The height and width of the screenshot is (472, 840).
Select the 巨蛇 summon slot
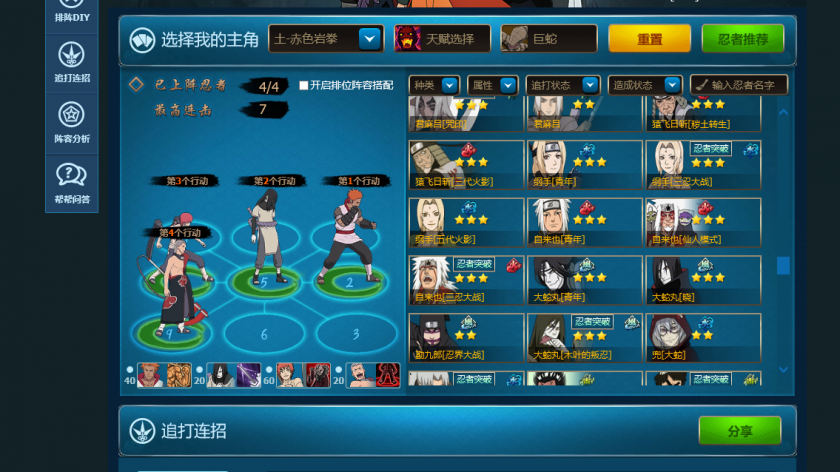pos(548,39)
